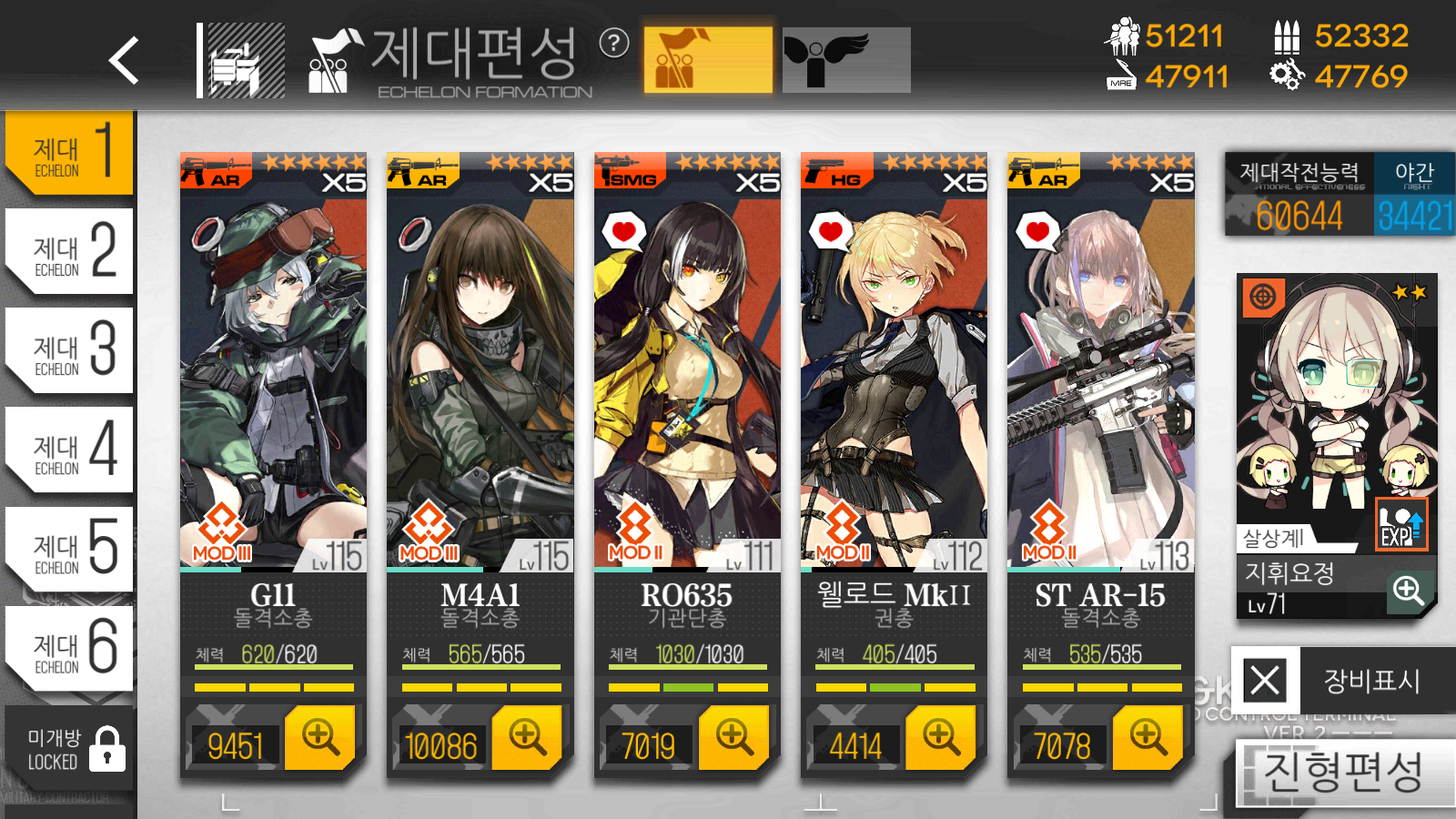This screenshot has height=819, width=1456.
Task: View RO635 details using magnifier button
Action: point(733,737)
